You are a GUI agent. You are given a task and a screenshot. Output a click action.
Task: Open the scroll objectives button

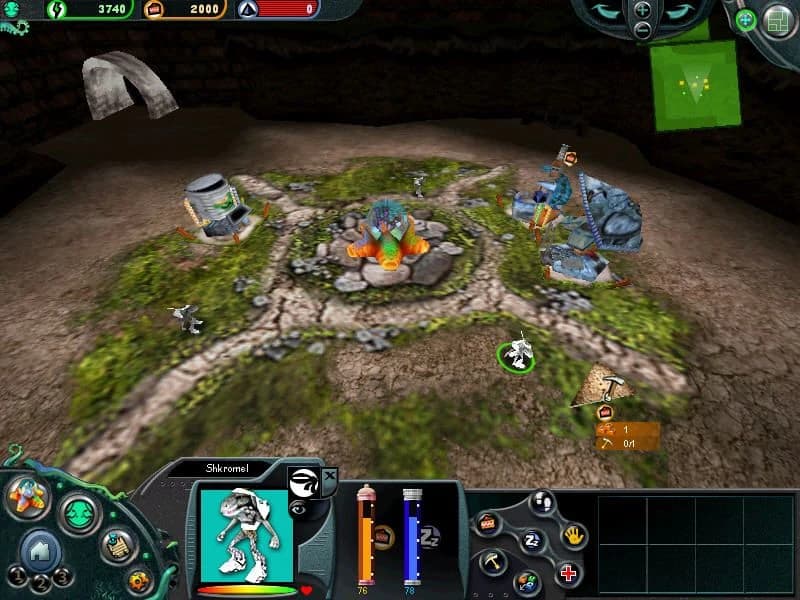[x=118, y=546]
